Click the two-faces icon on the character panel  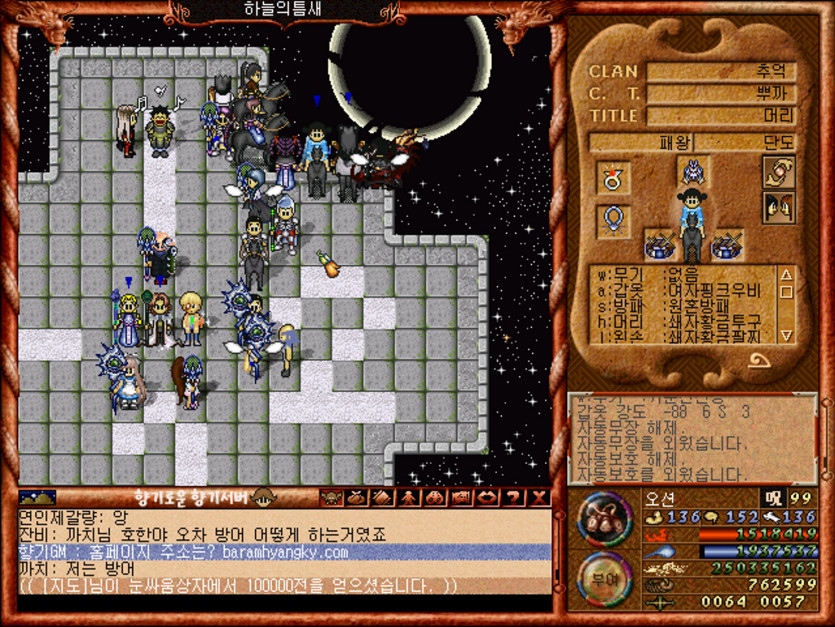pyautogui.click(x=779, y=208)
